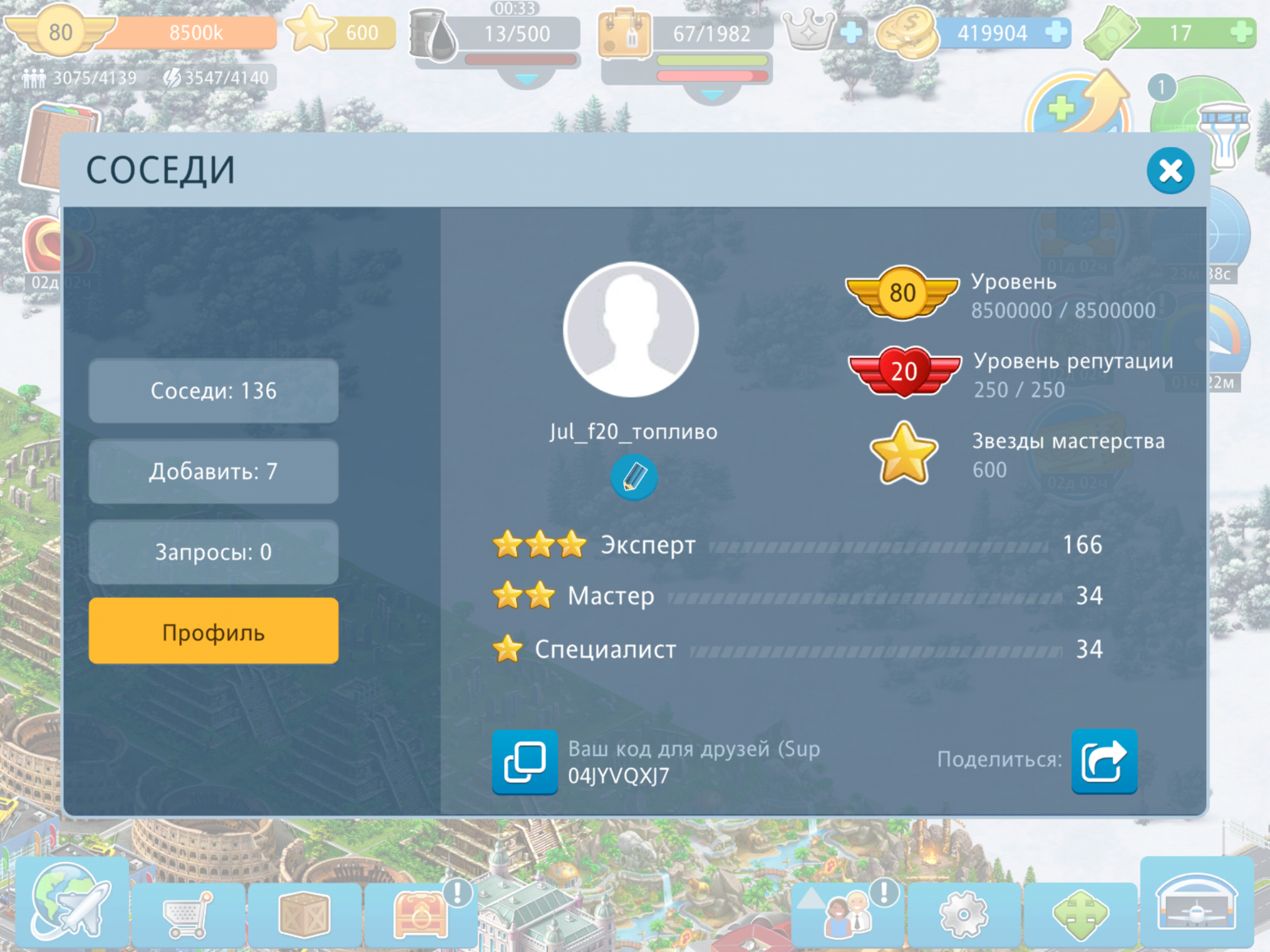Add more coins with the plus
Image resolution: width=1270 pixels, height=952 pixels.
click(x=1055, y=32)
